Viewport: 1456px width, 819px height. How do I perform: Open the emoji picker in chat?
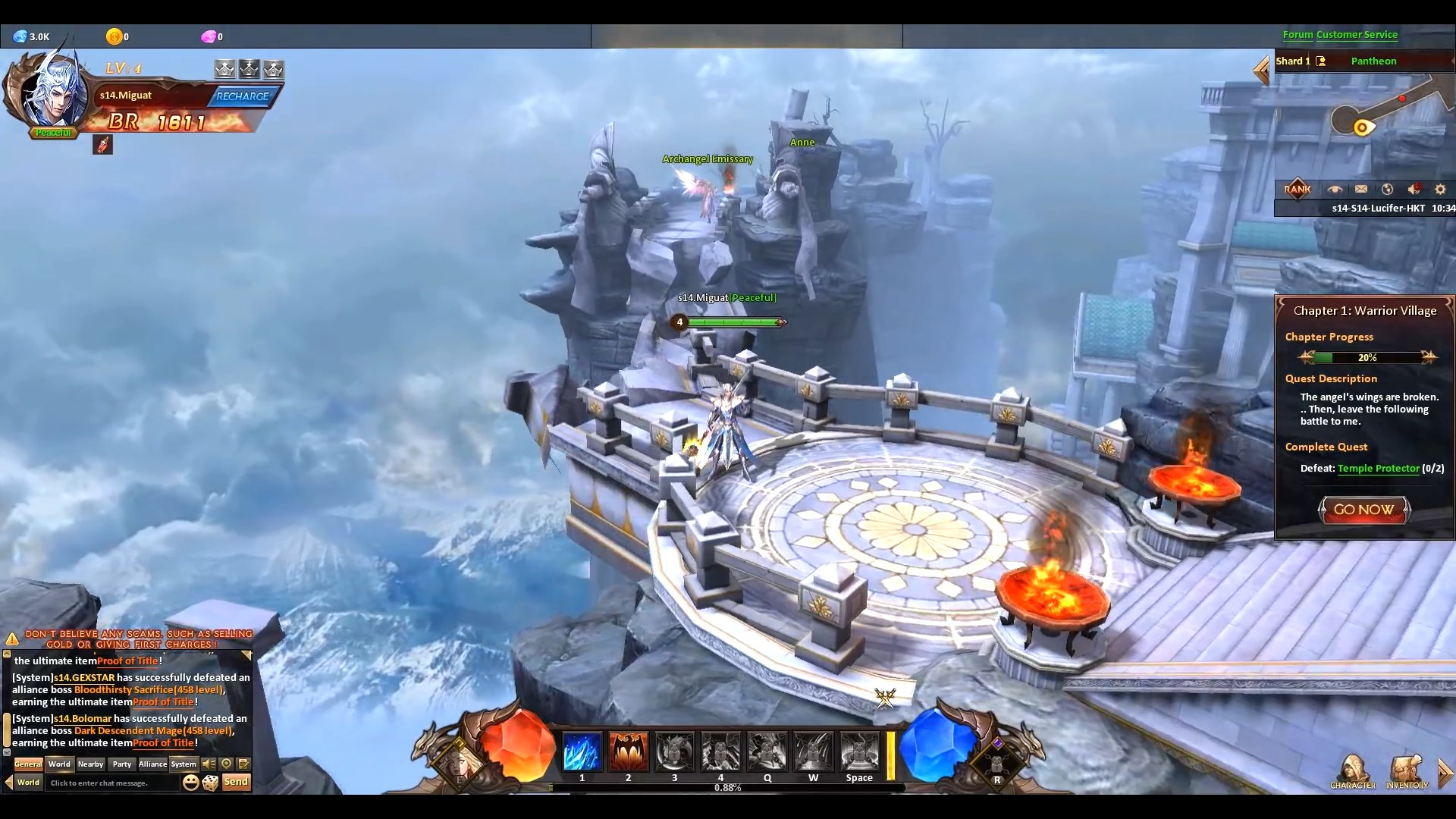[190, 782]
